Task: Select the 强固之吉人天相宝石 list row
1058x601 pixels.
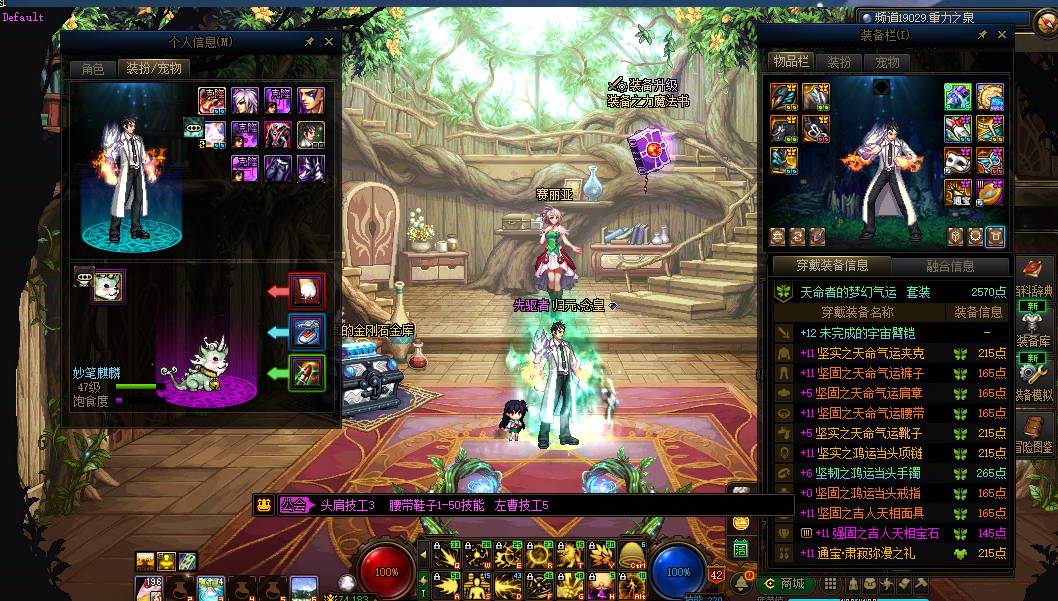Action: pyautogui.click(x=870, y=533)
